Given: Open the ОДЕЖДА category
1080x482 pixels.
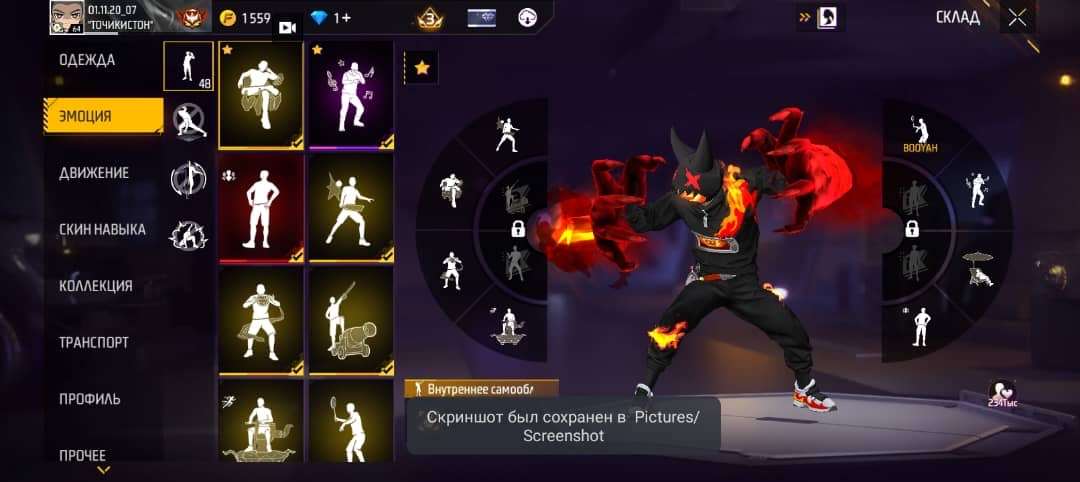Looking at the screenshot, I should point(87,60).
